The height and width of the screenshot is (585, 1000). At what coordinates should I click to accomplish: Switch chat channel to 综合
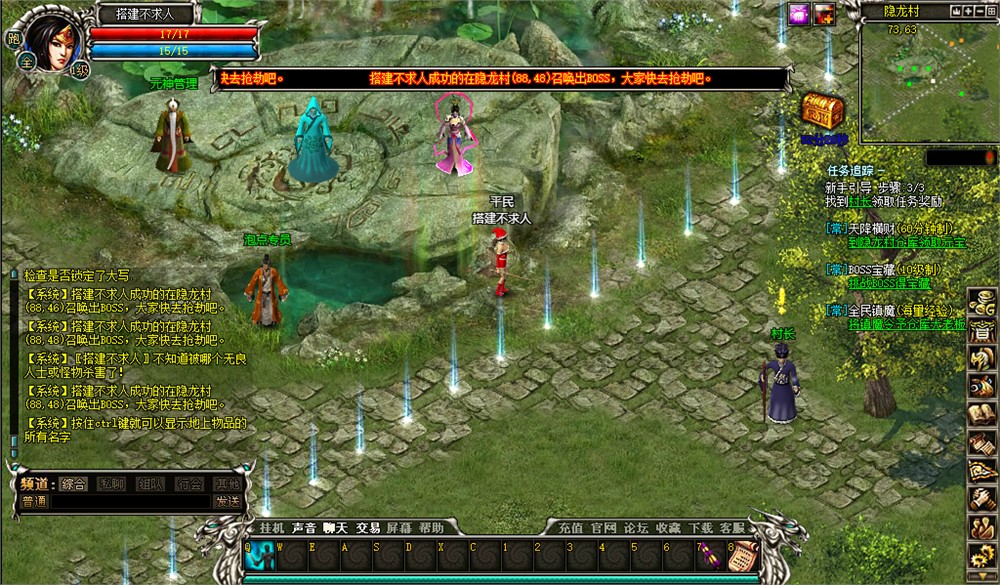pos(73,484)
